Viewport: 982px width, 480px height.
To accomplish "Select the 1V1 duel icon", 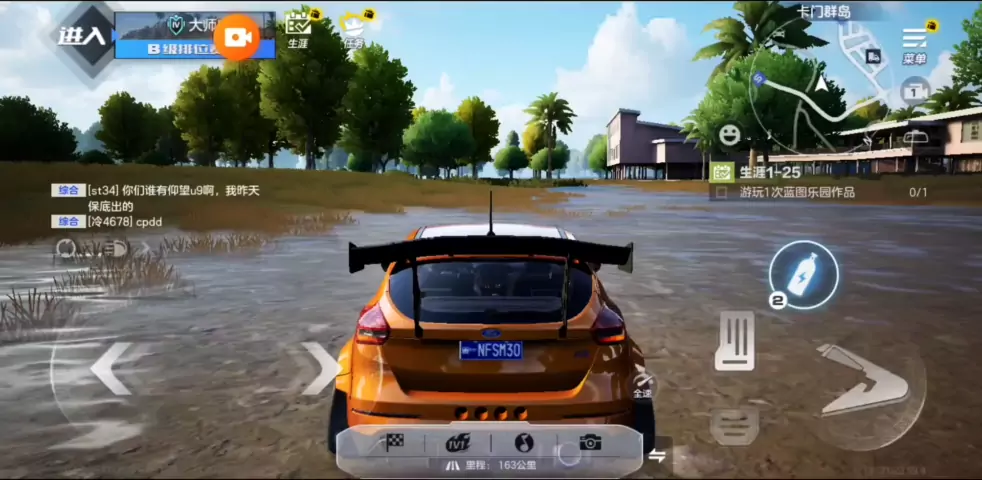I will pos(458,442).
